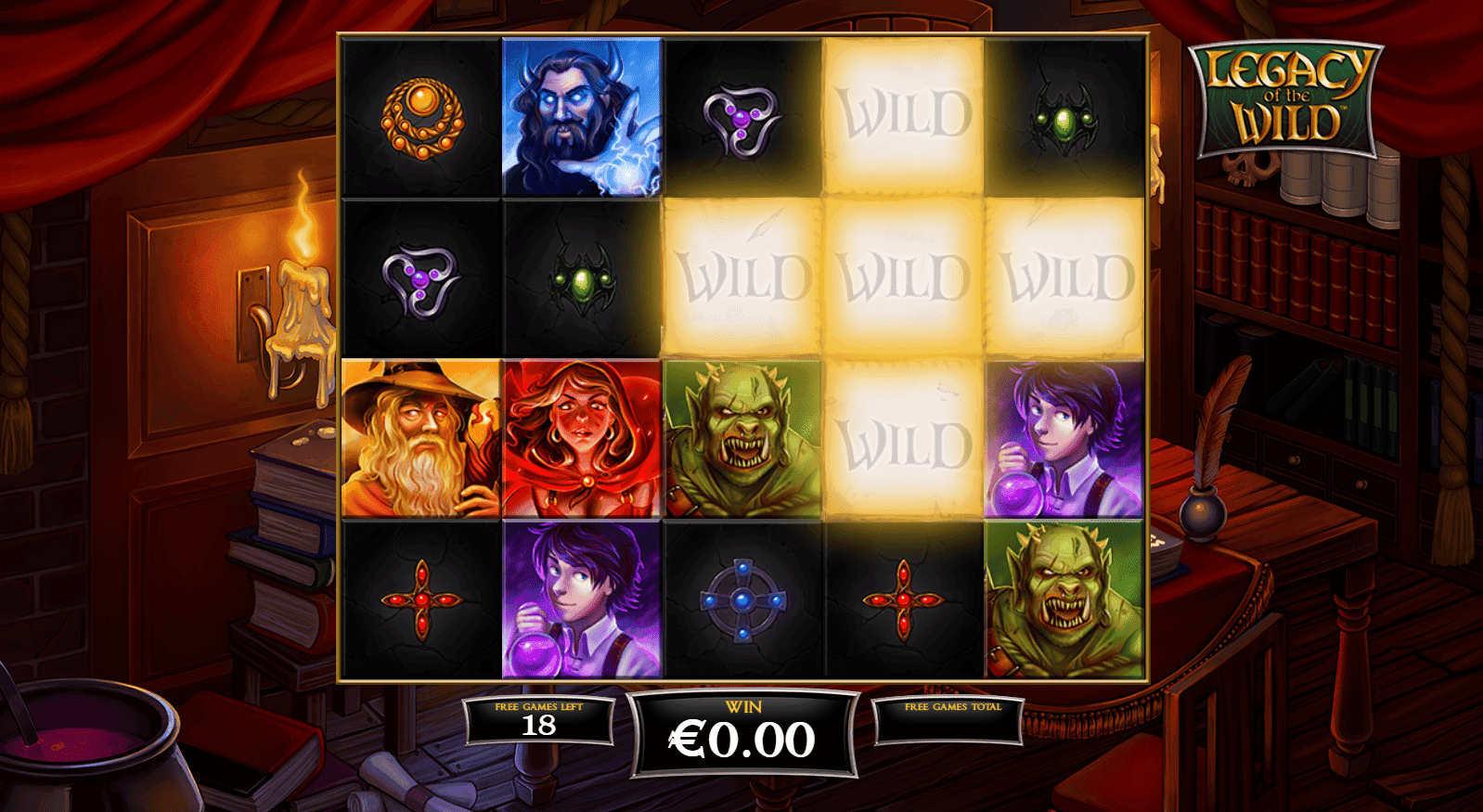Click the red hooded sorceress symbol
This screenshot has height=812, width=1483.
(x=582, y=436)
